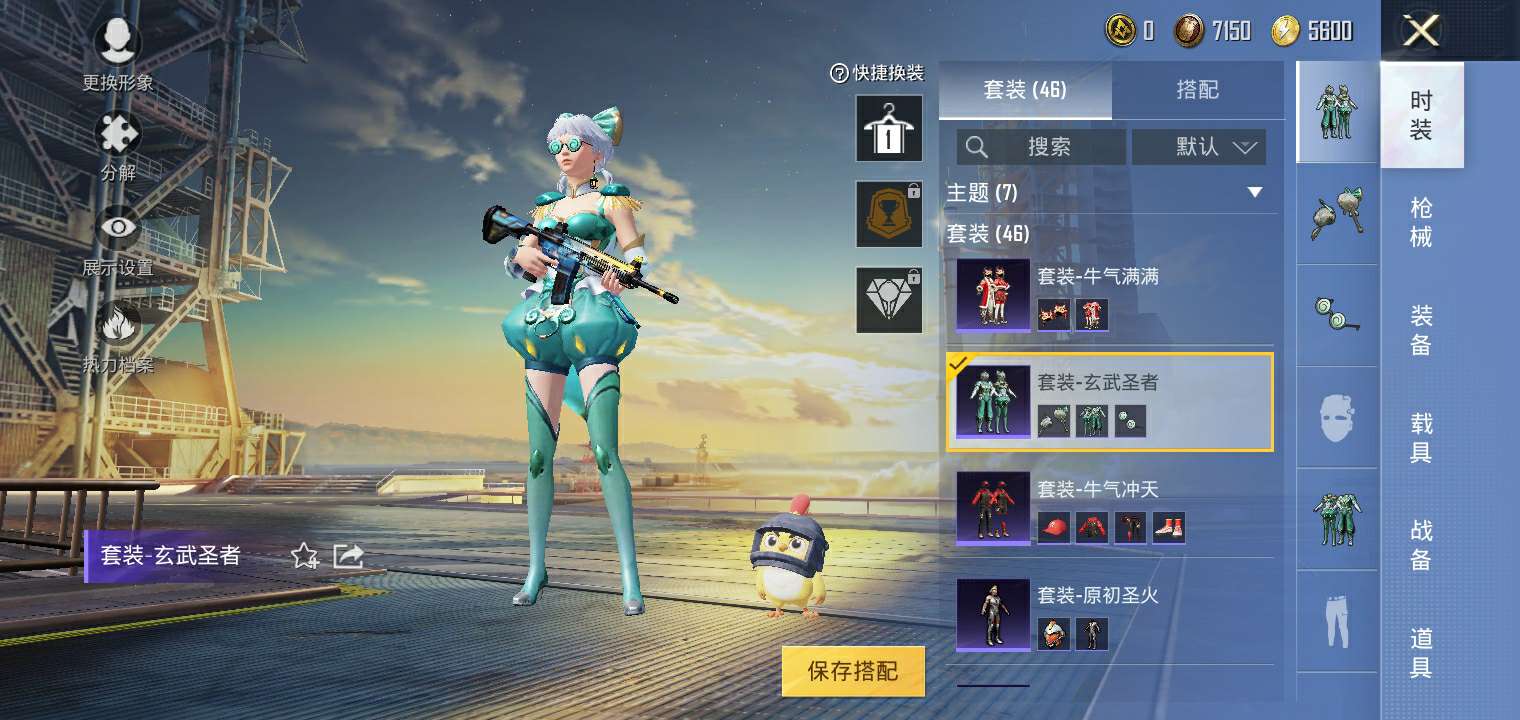Viewport: 1520px width, 720px height.
Task: Select the trophy achievement icon
Action: point(888,214)
